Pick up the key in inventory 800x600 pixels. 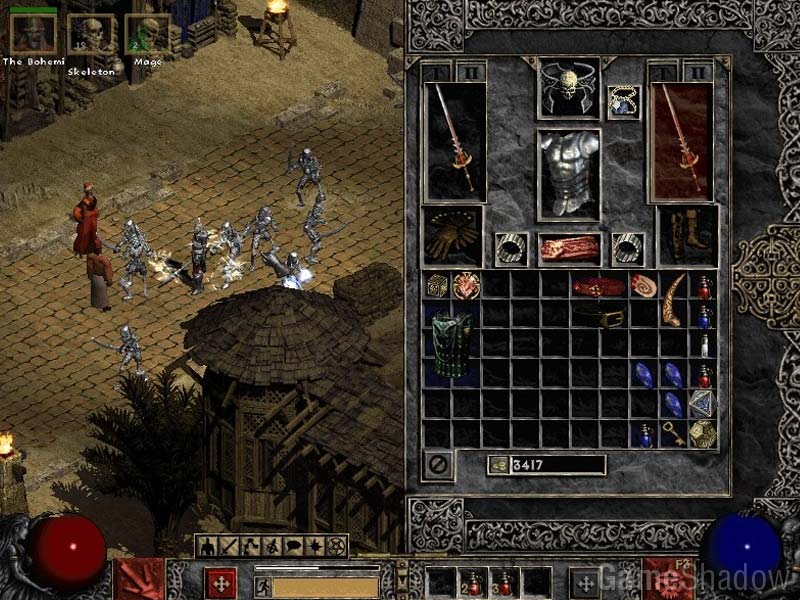675,435
